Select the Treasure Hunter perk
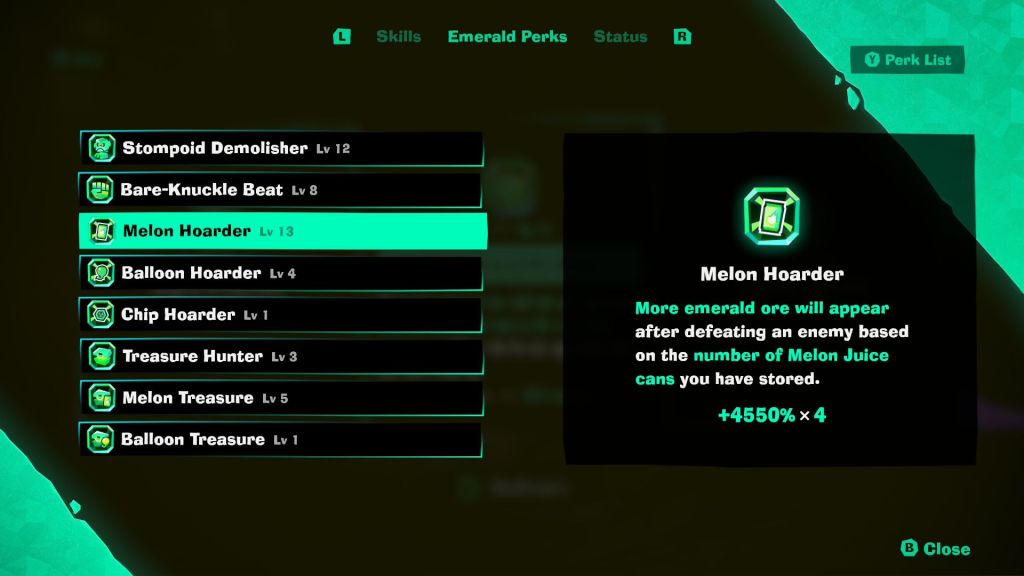The width and height of the screenshot is (1024, 576). point(281,356)
